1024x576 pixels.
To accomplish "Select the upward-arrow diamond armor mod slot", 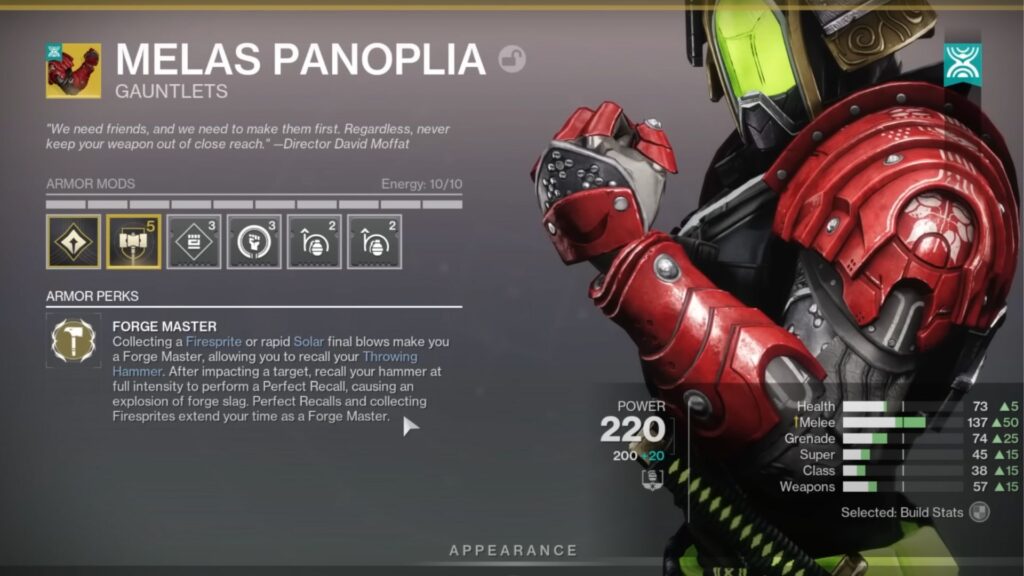I will point(73,242).
